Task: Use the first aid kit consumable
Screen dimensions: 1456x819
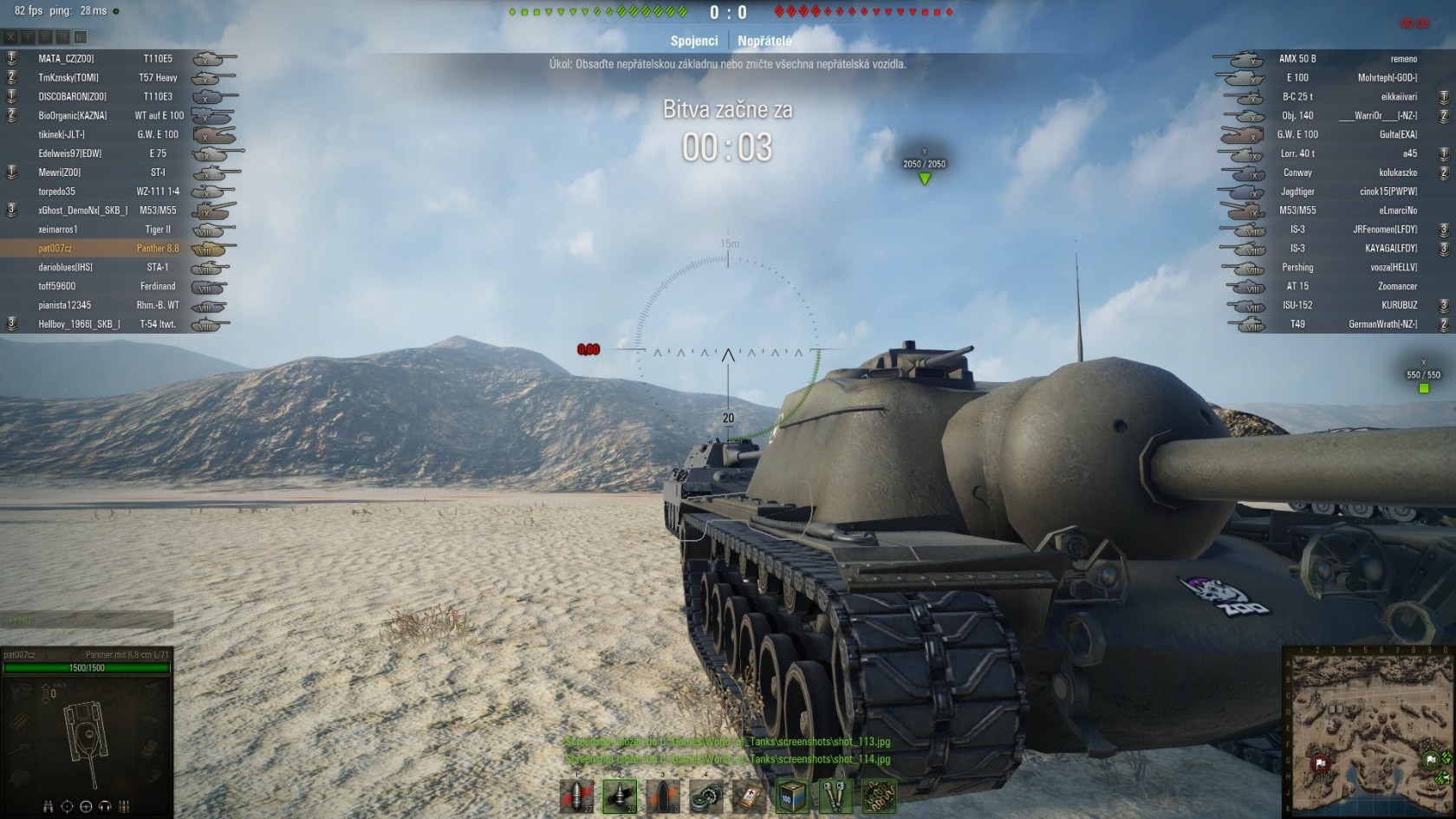Action: [749, 796]
